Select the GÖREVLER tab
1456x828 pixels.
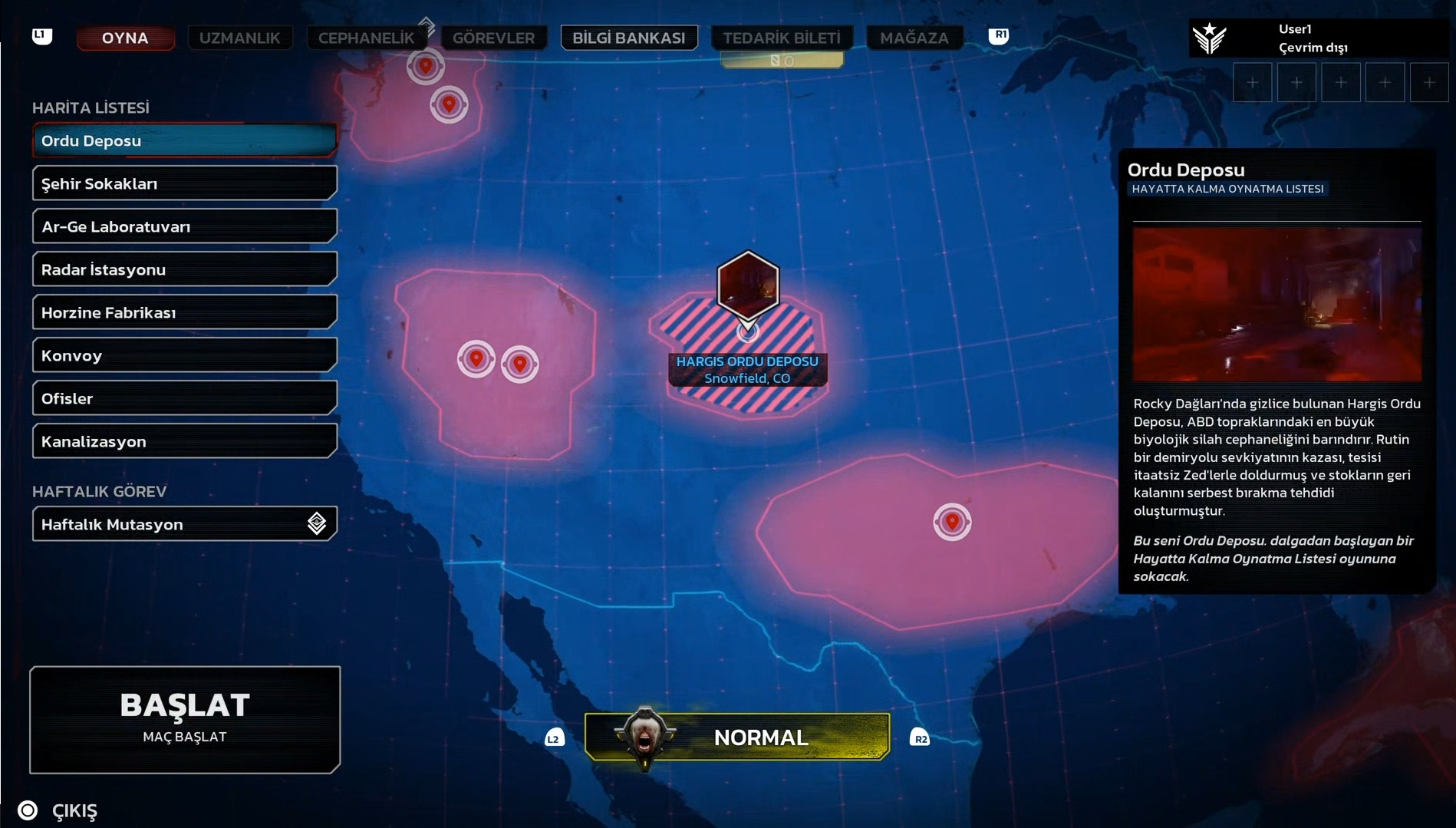[493, 38]
